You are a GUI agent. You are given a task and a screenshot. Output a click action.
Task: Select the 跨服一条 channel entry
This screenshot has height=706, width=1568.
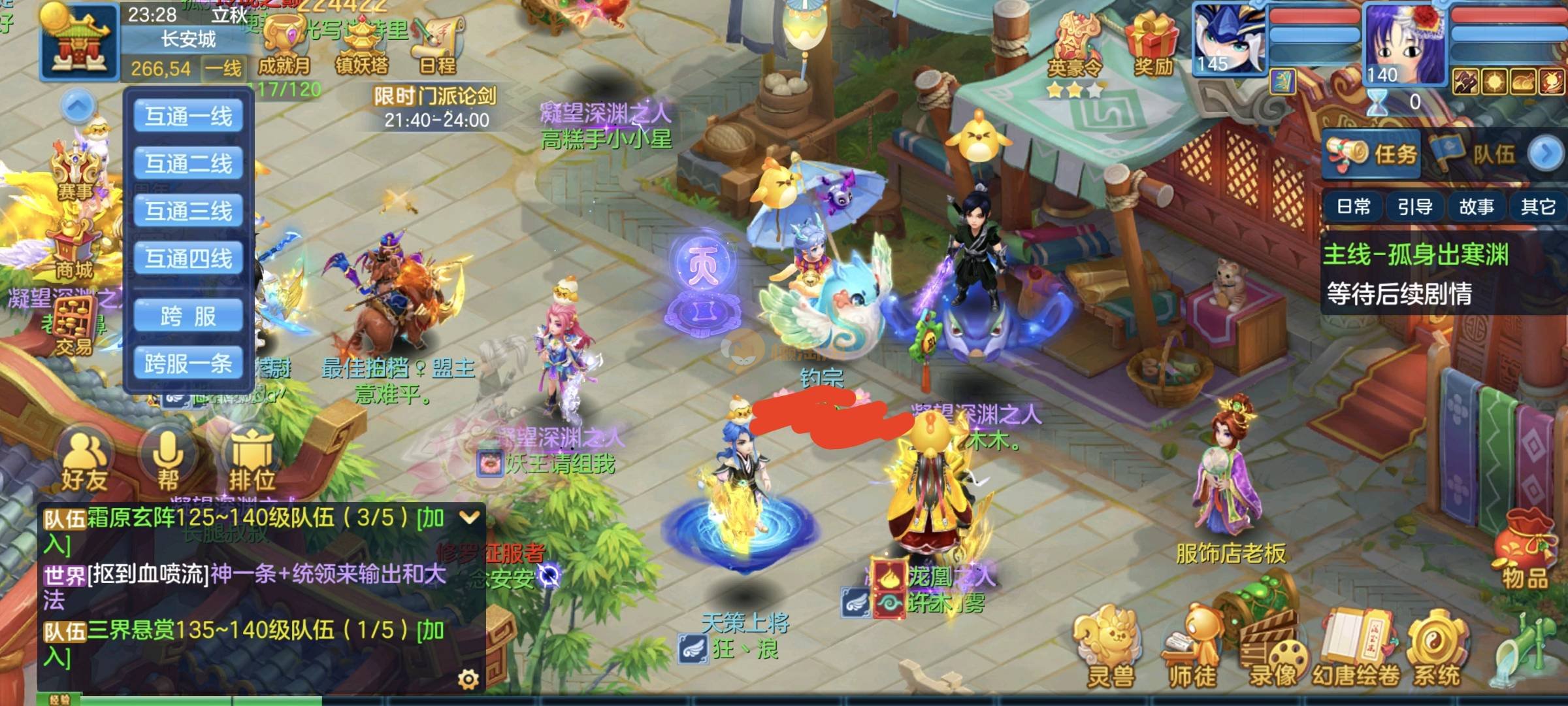[x=188, y=363]
